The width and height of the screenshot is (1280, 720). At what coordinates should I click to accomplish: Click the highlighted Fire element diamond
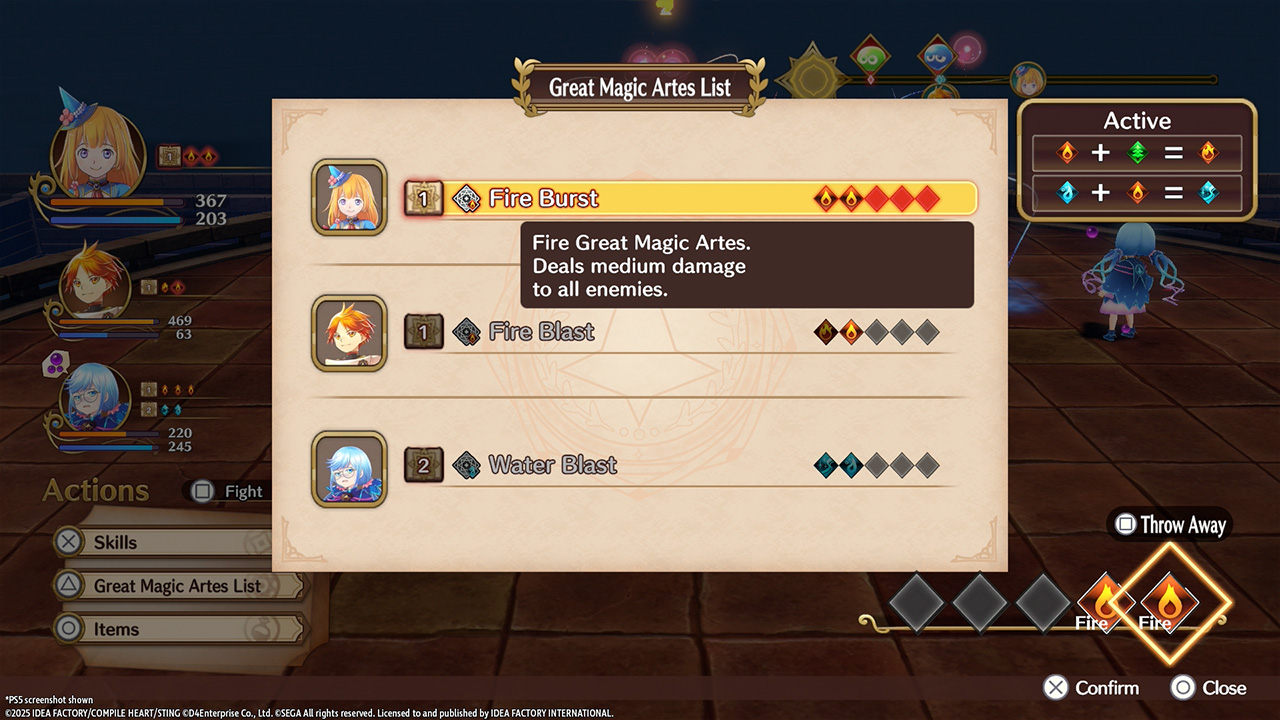1168,602
